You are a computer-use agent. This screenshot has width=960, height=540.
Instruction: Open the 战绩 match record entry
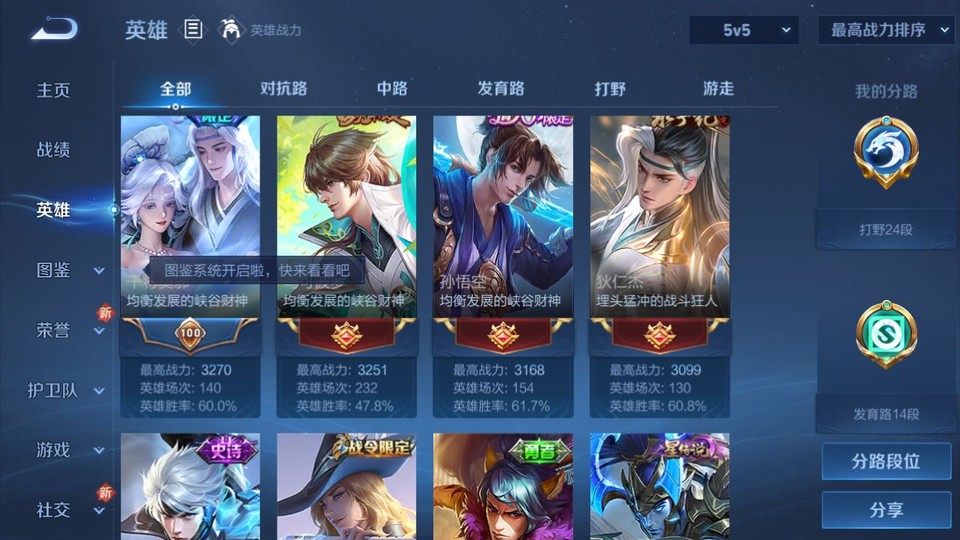(x=54, y=150)
